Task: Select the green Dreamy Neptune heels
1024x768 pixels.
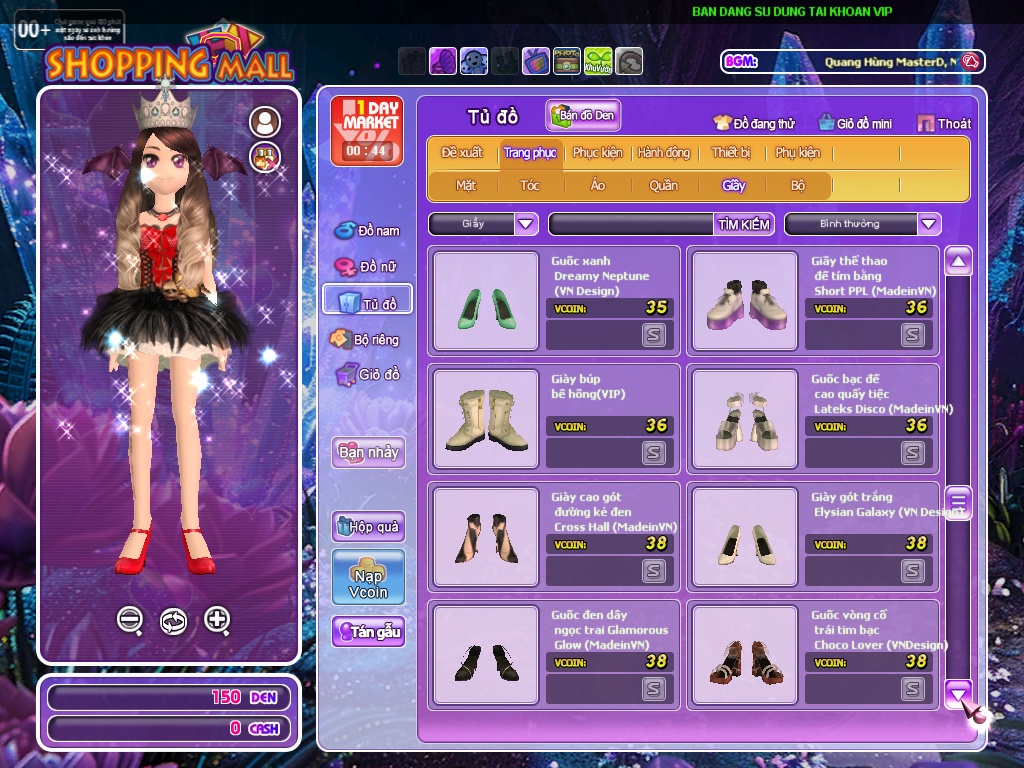Action: [486, 301]
